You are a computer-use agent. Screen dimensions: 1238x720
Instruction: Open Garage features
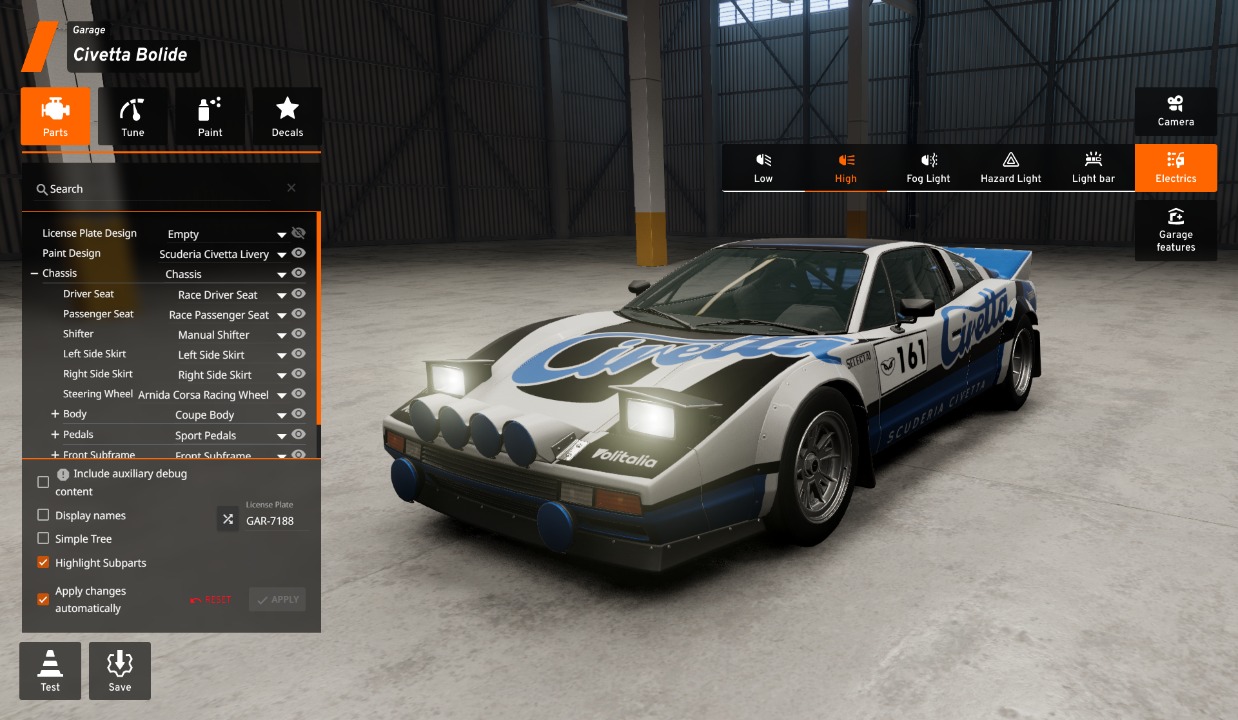coord(1175,230)
